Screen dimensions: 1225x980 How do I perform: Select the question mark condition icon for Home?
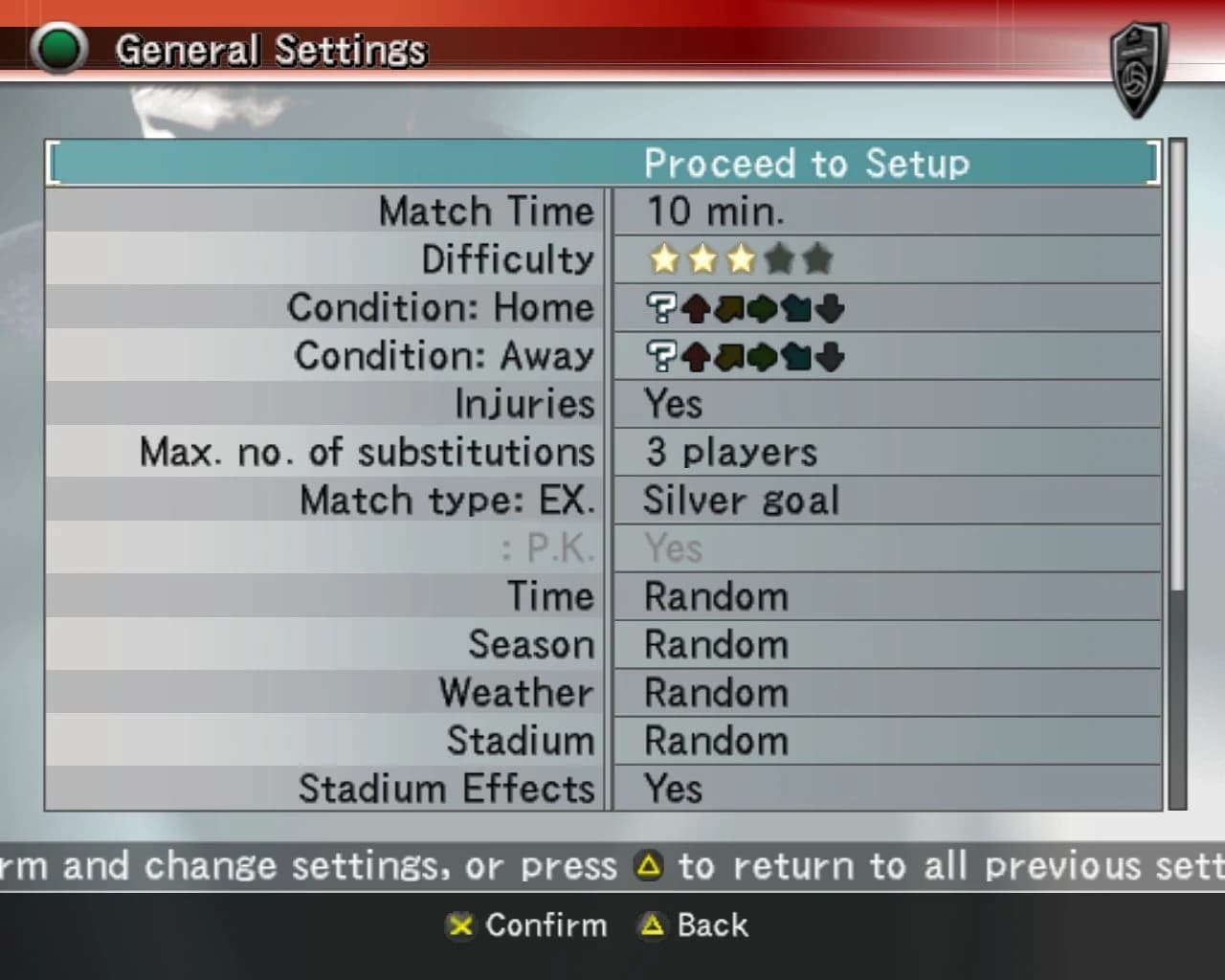point(660,308)
